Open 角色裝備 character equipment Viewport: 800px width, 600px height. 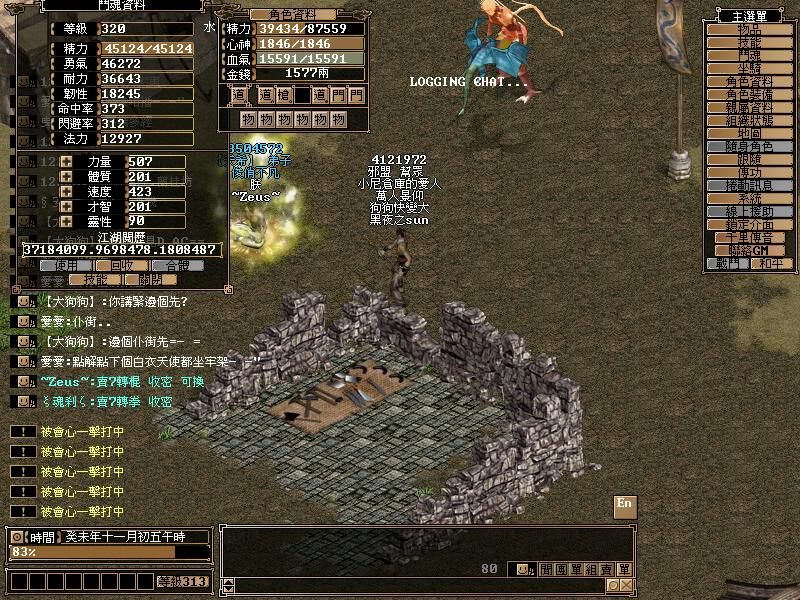(x=749, y=94)
